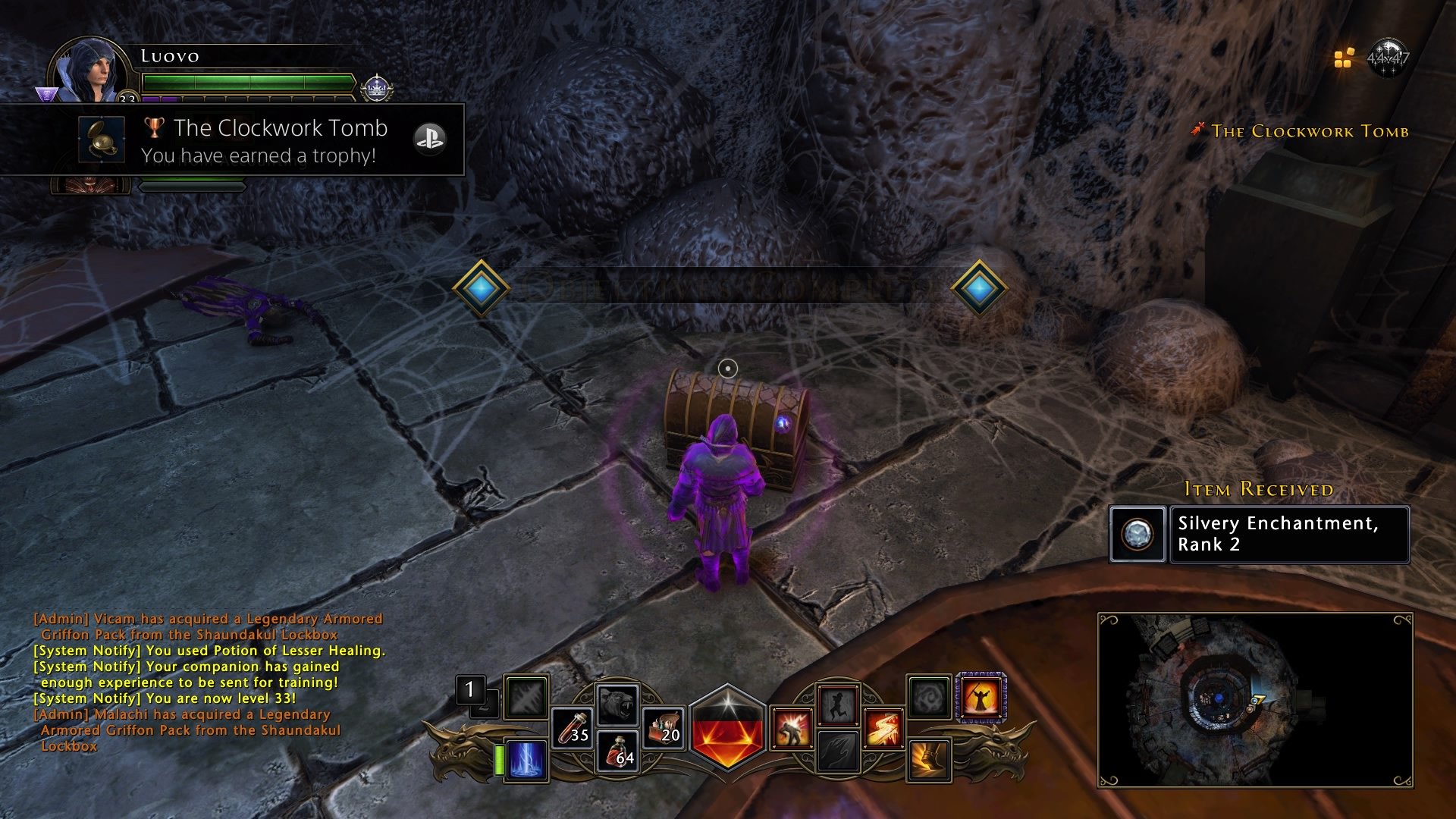Select Luovo's character portrait
This screenshot has height=819, width=1456.
click(89, 72)
